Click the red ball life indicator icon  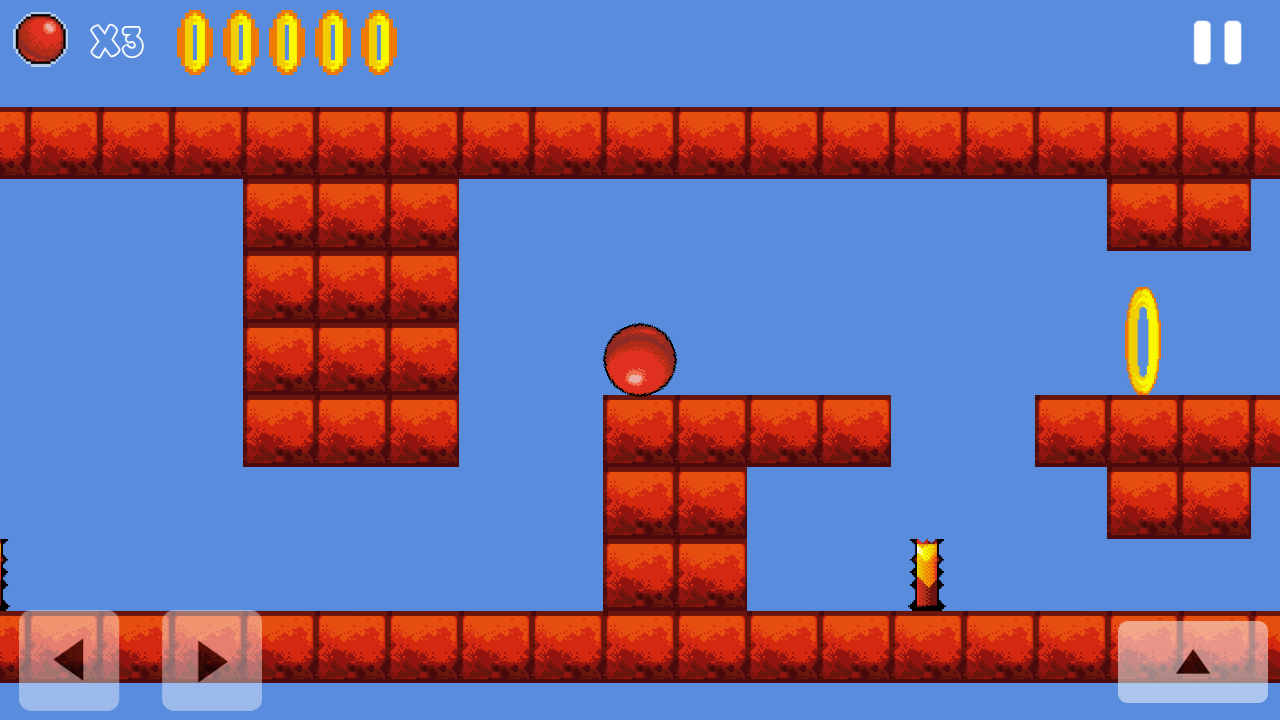(40, 40)
